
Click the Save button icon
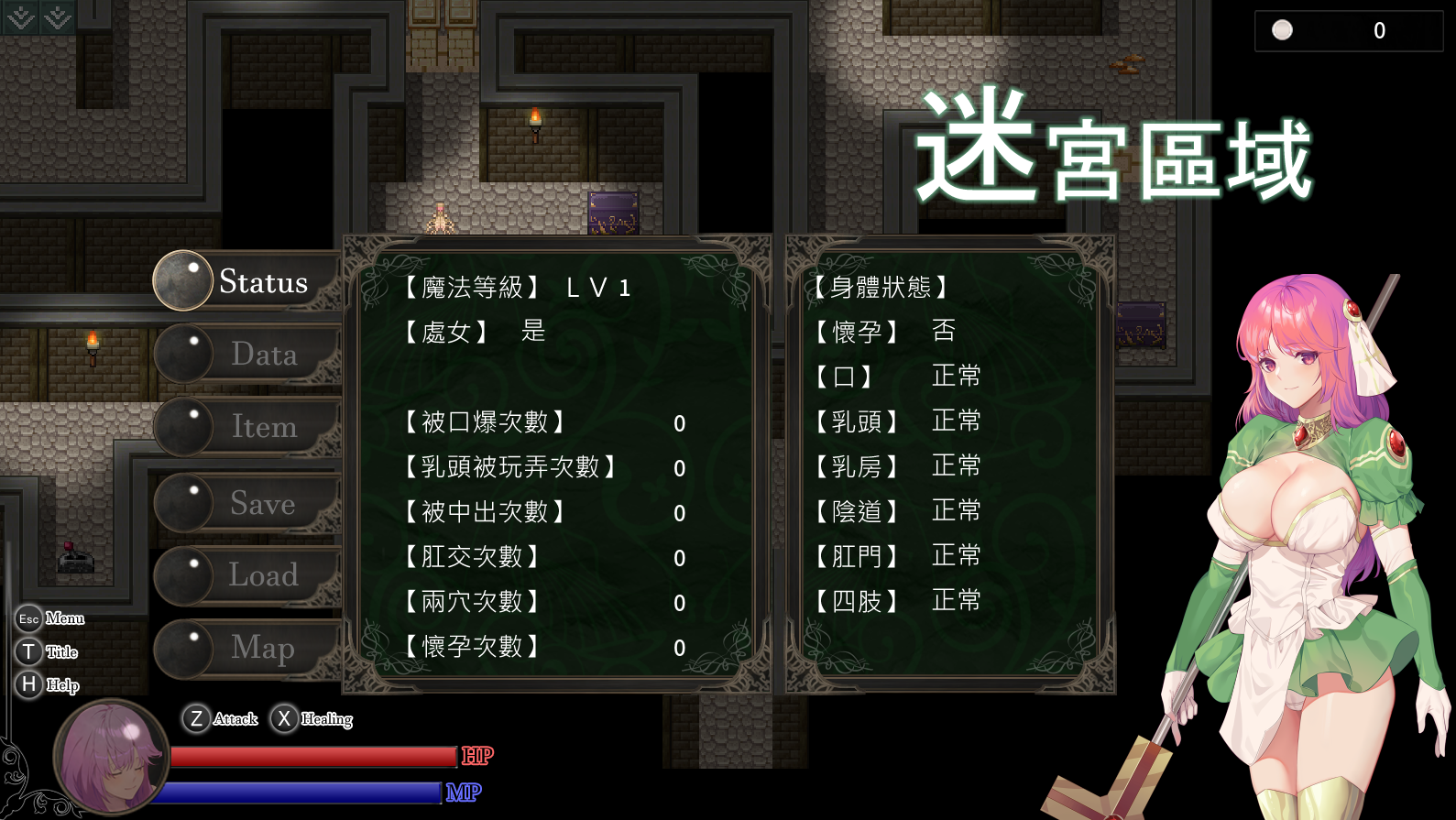tap(182, 502)
